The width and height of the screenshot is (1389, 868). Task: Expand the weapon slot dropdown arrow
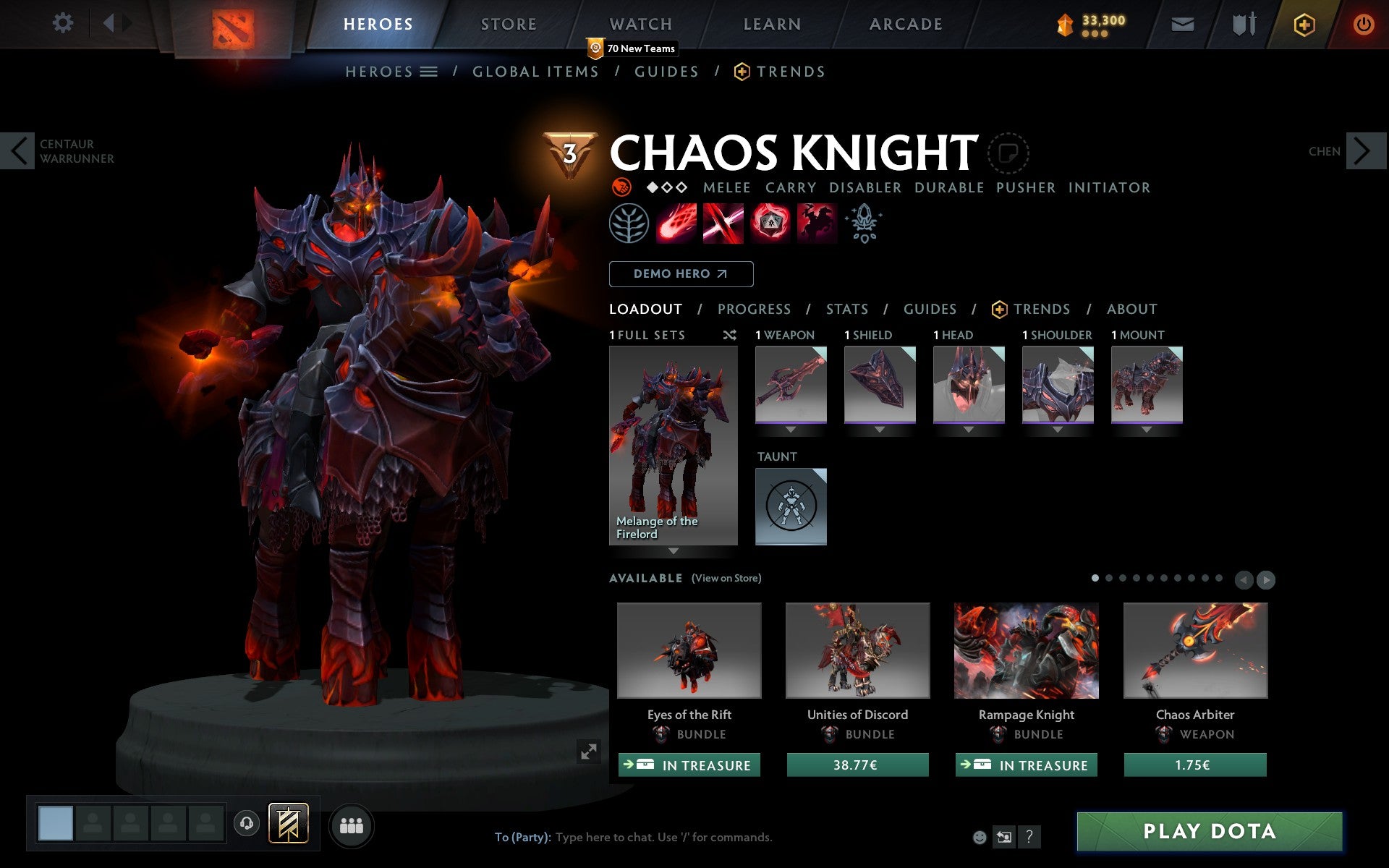[791, 430]
